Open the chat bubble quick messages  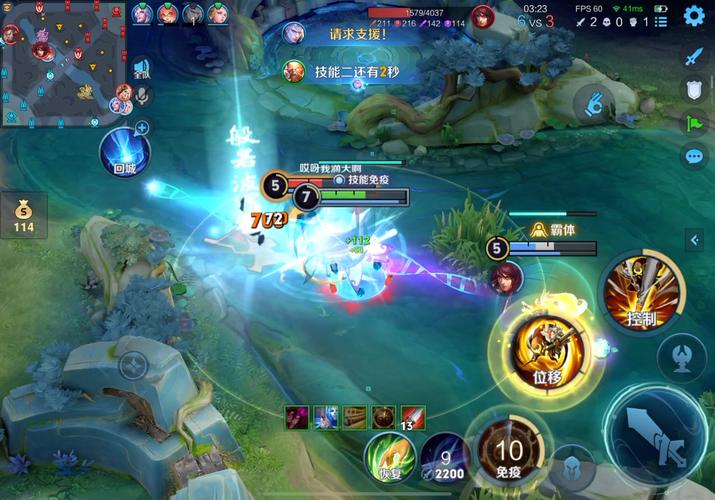coord(694,156)
